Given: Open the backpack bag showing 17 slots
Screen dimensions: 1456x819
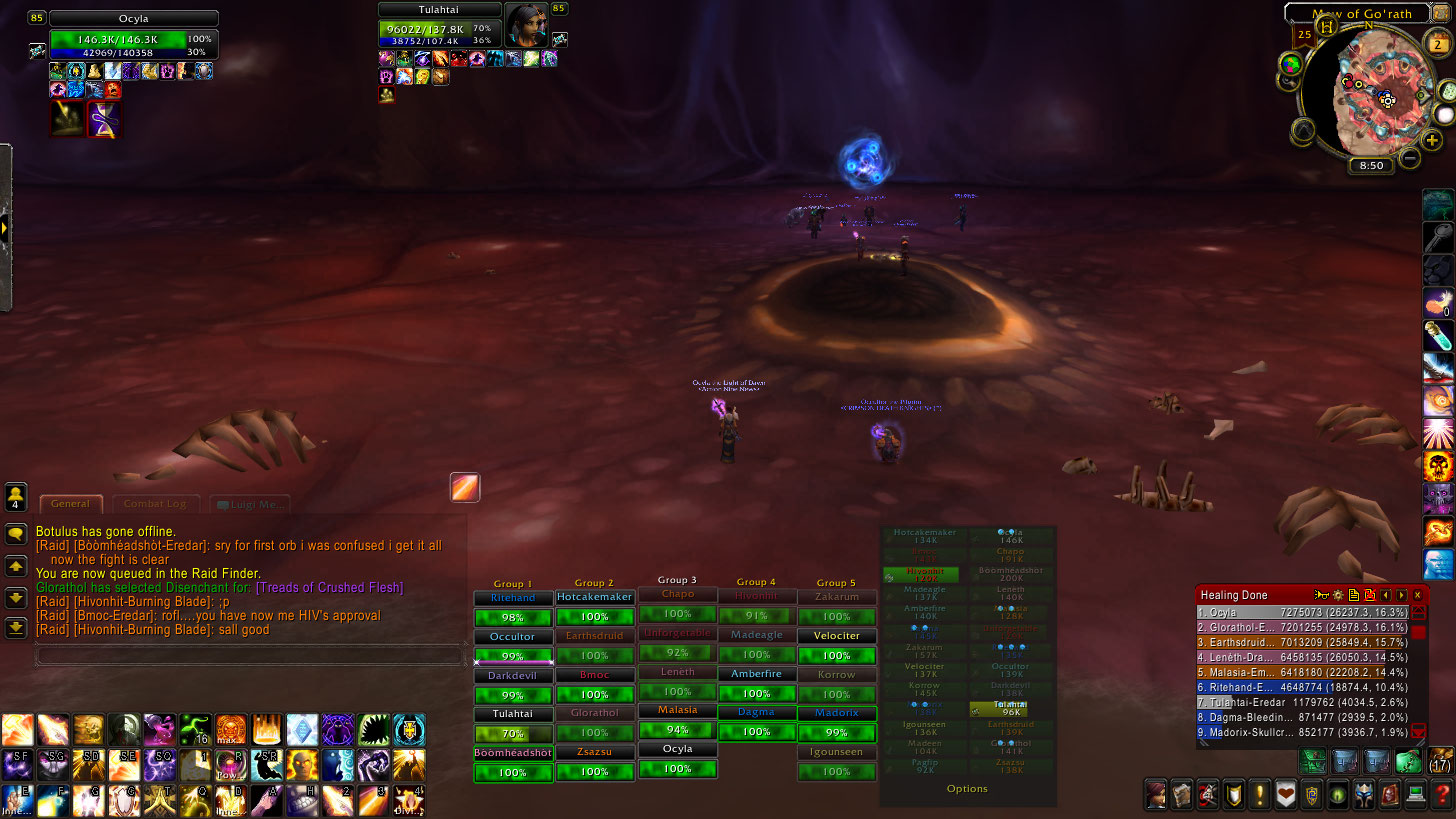Looking at the screenshot, I should tap(1440, 761).
